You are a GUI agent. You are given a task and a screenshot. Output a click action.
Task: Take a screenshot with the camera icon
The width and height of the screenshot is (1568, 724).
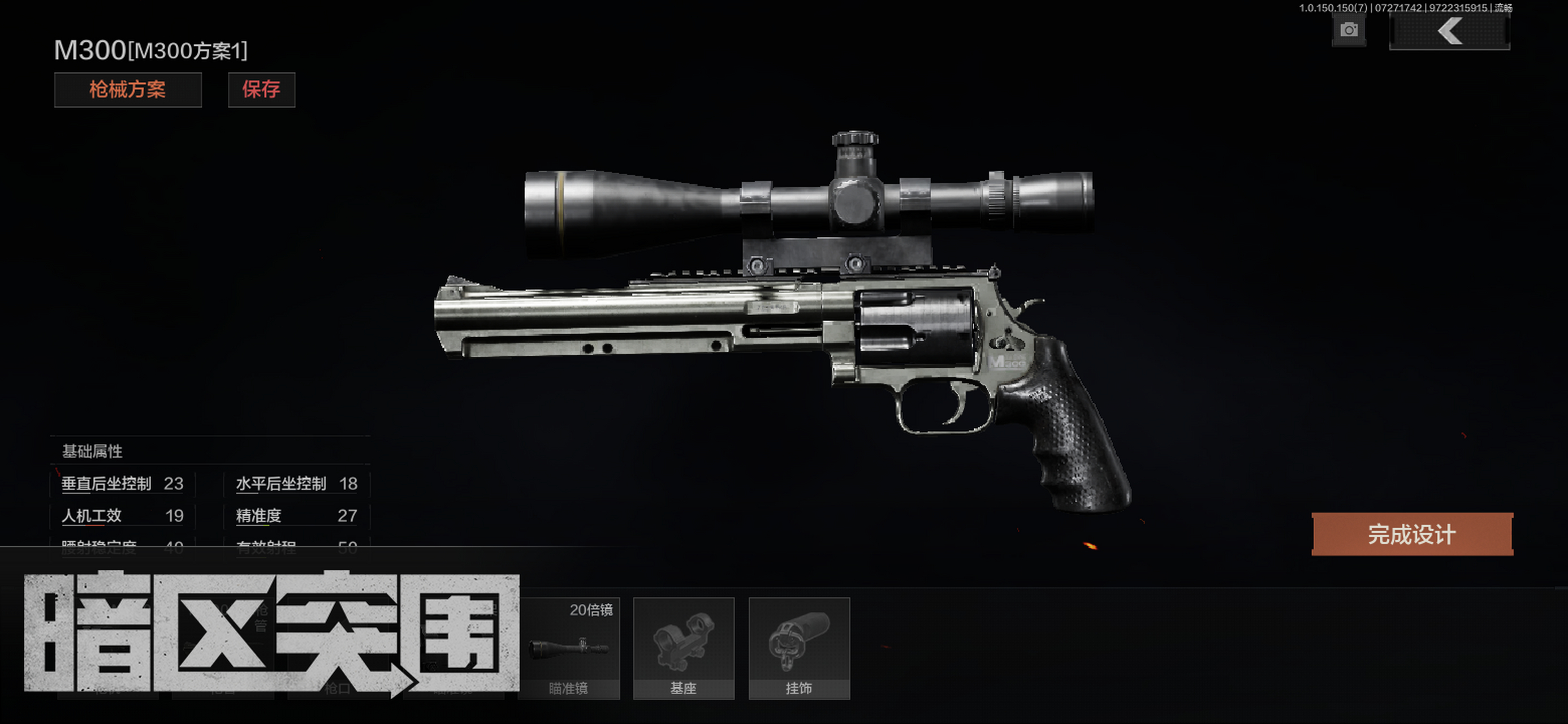1349,30
